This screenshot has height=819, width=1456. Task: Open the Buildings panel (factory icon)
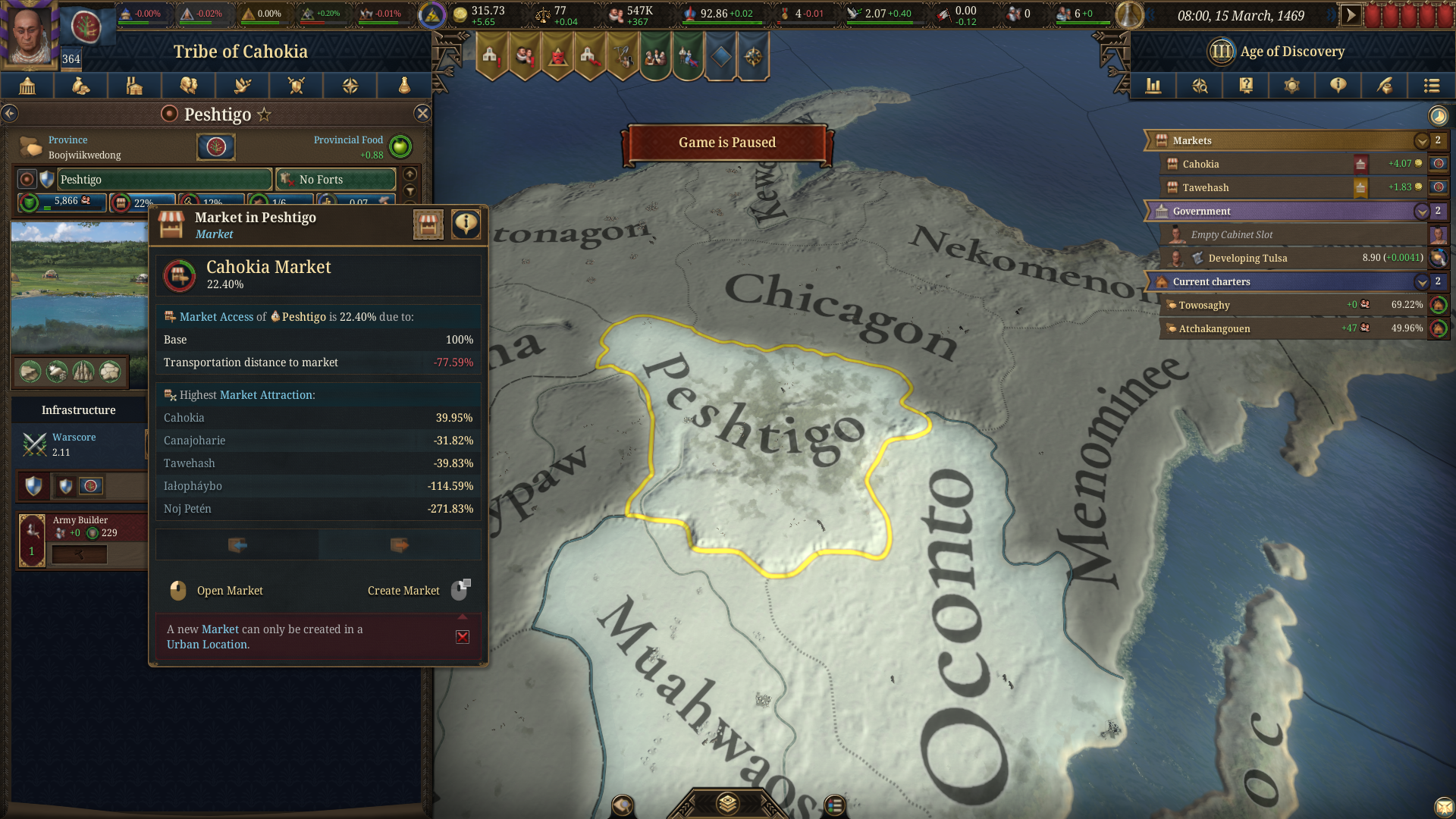point(134,86)
